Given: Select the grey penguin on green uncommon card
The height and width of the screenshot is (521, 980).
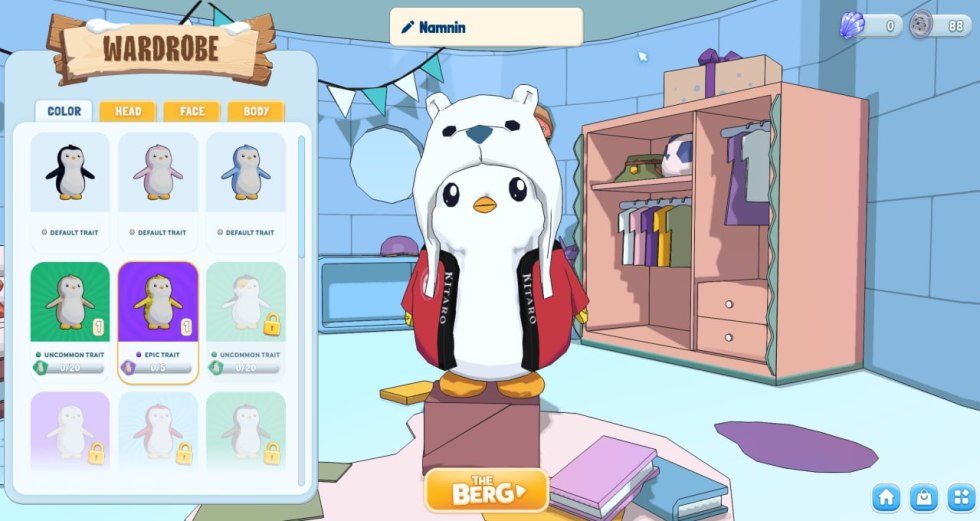Looking at the screenshot, I should click(70, 318).
